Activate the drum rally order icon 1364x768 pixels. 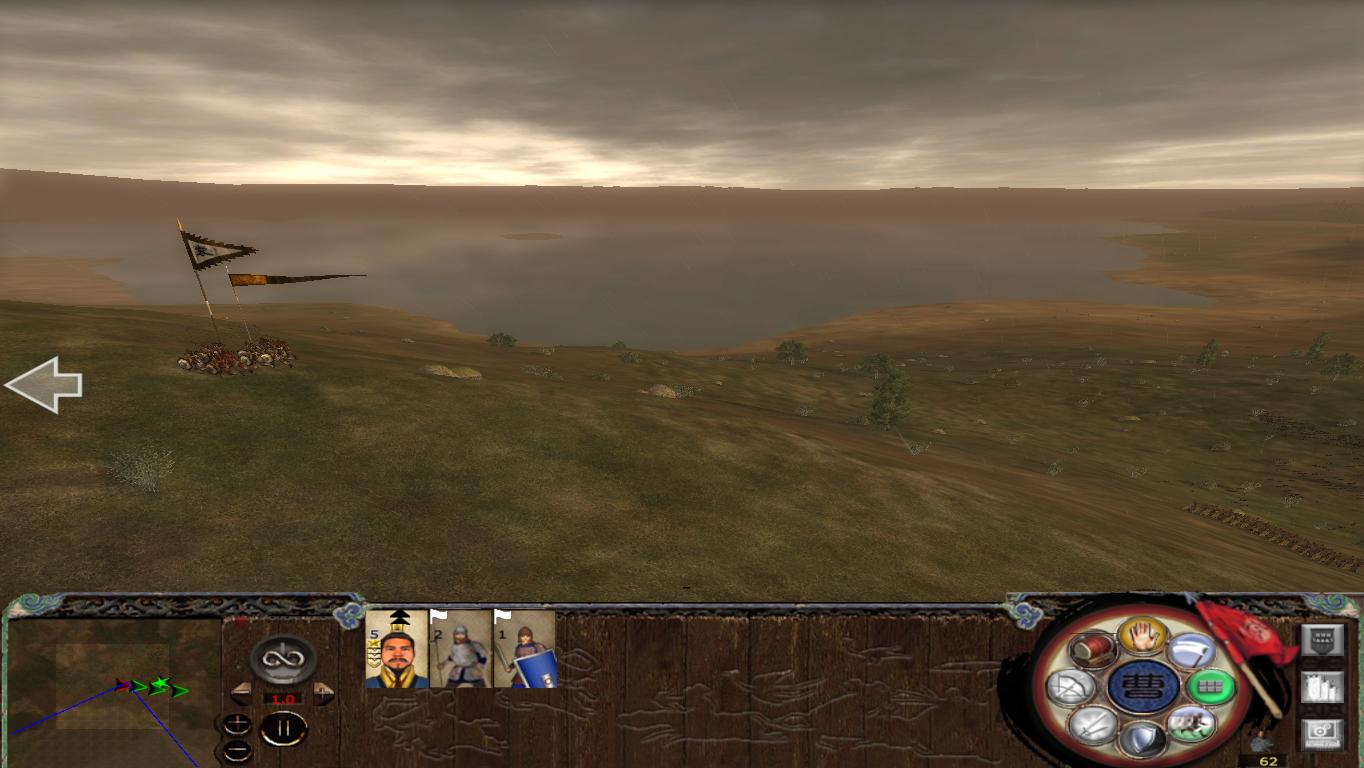1092,650
